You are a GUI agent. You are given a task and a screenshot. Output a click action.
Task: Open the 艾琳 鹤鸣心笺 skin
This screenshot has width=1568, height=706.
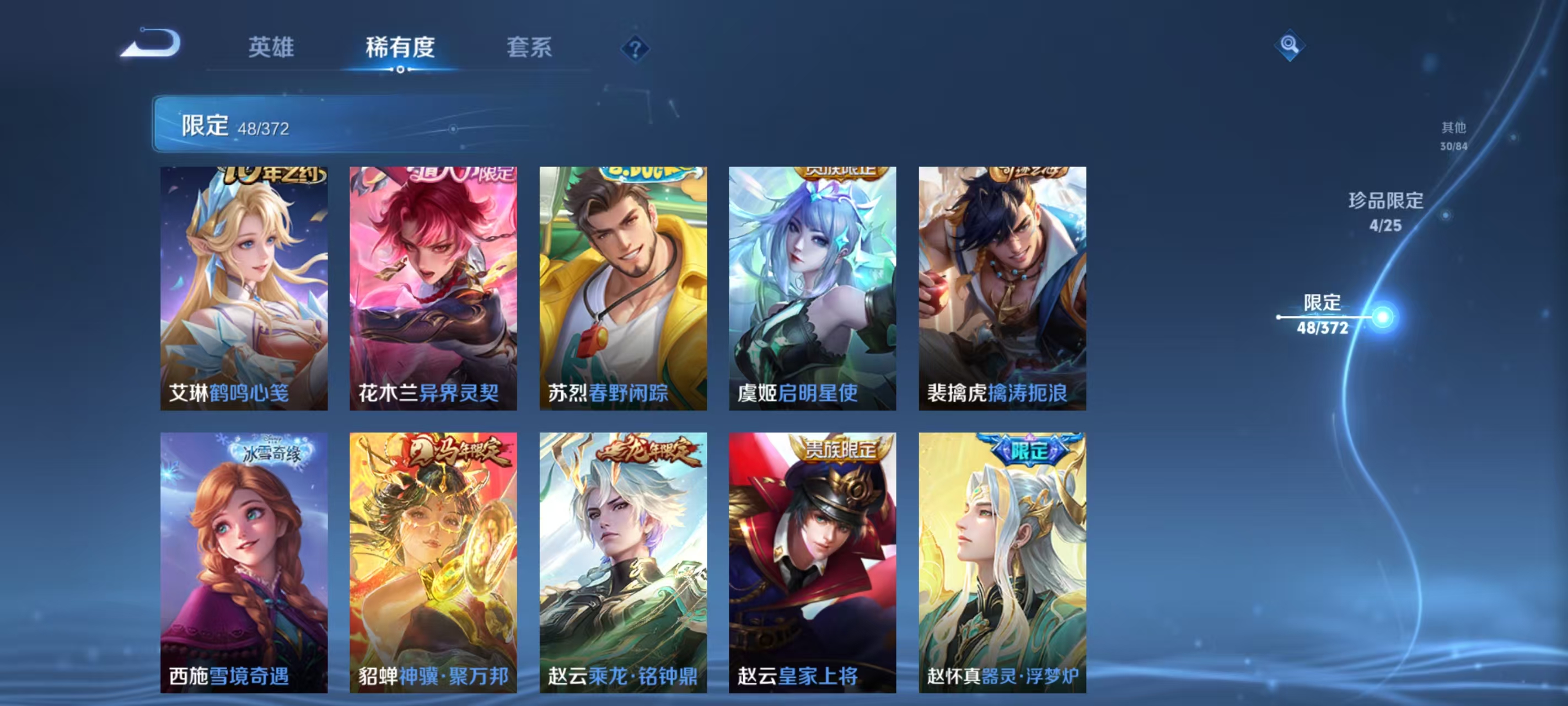coord(244,286)
